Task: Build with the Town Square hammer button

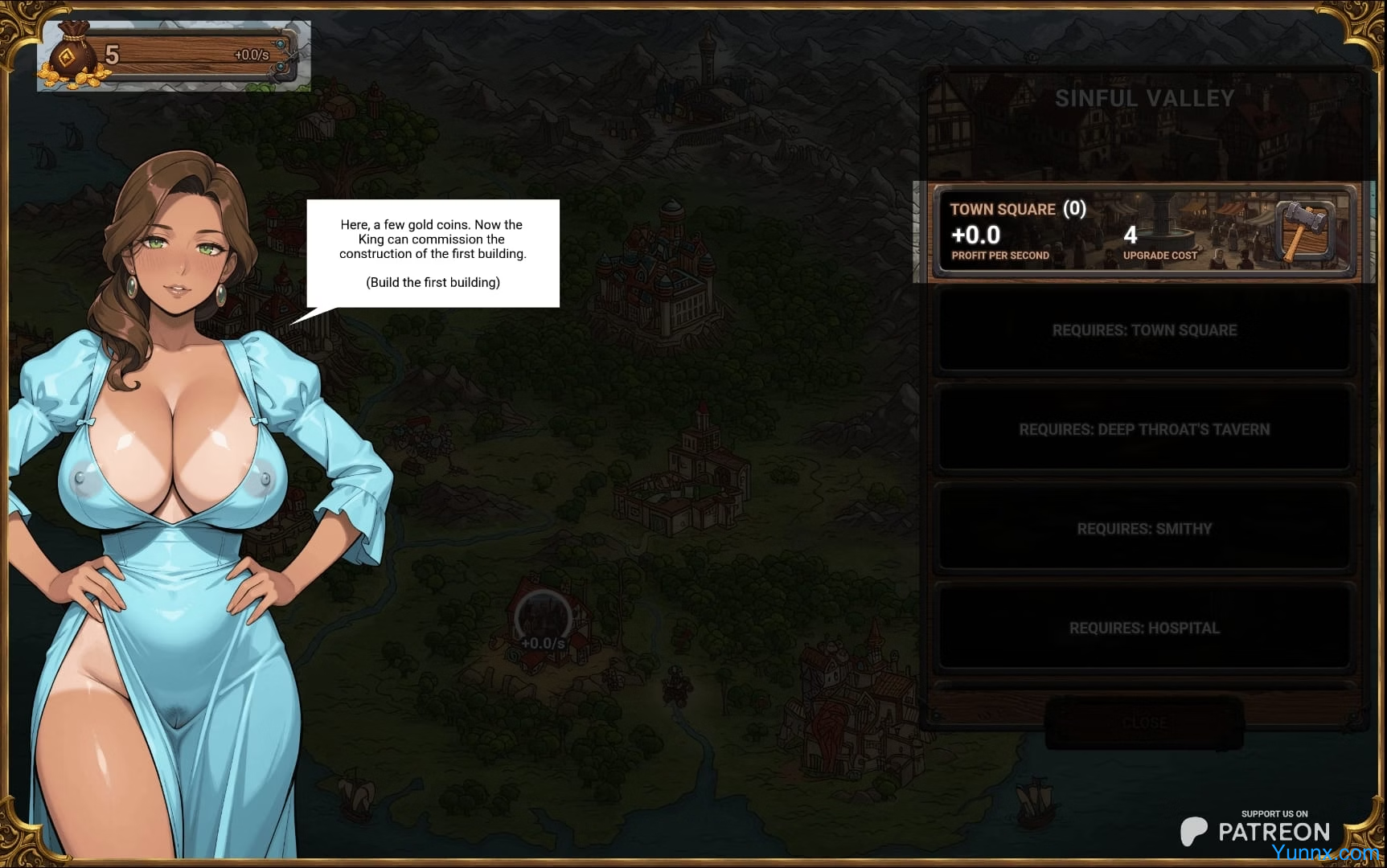Action: [x=1304, y=231]
